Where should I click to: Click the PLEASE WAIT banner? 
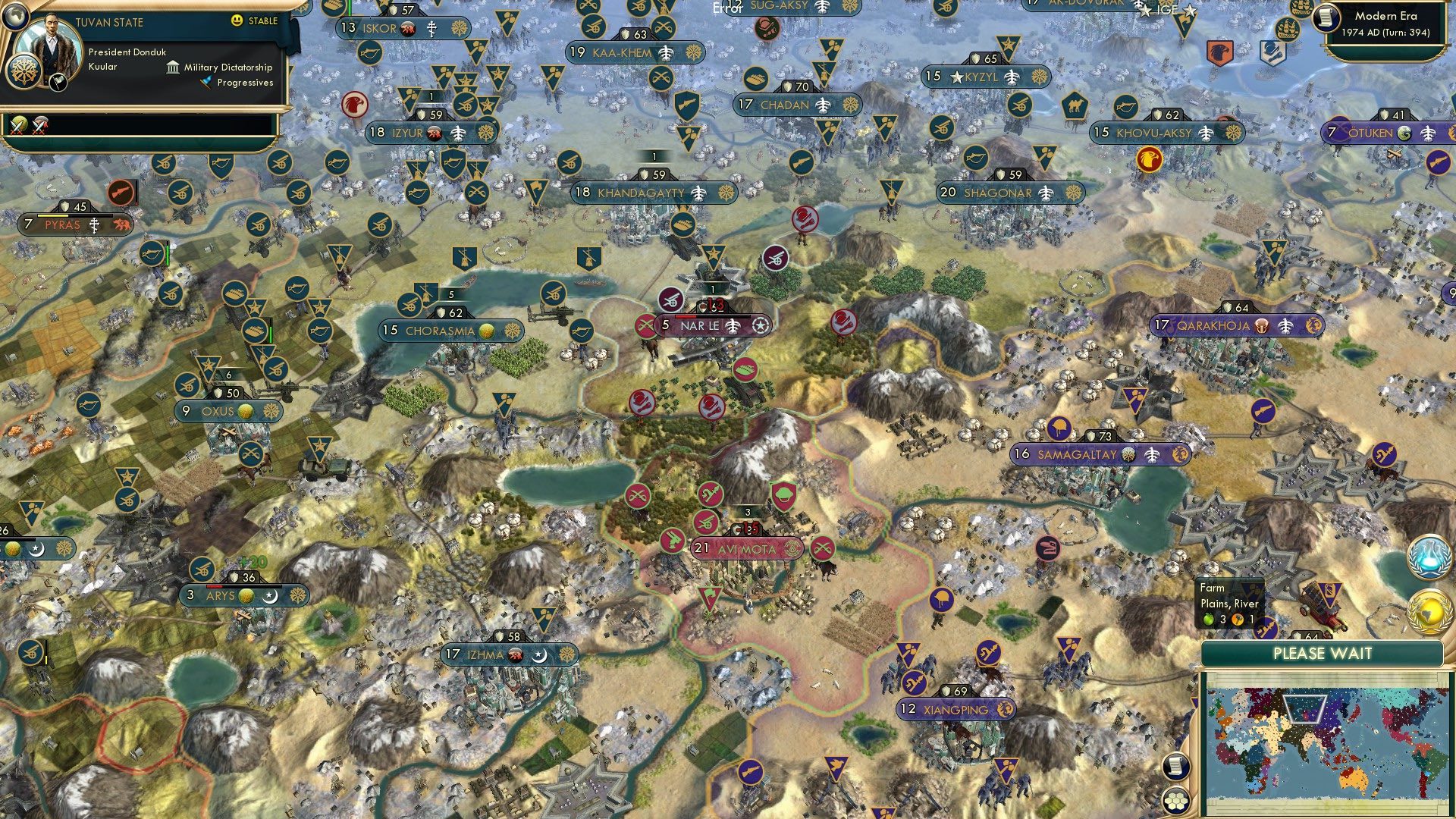[1323, 653]
